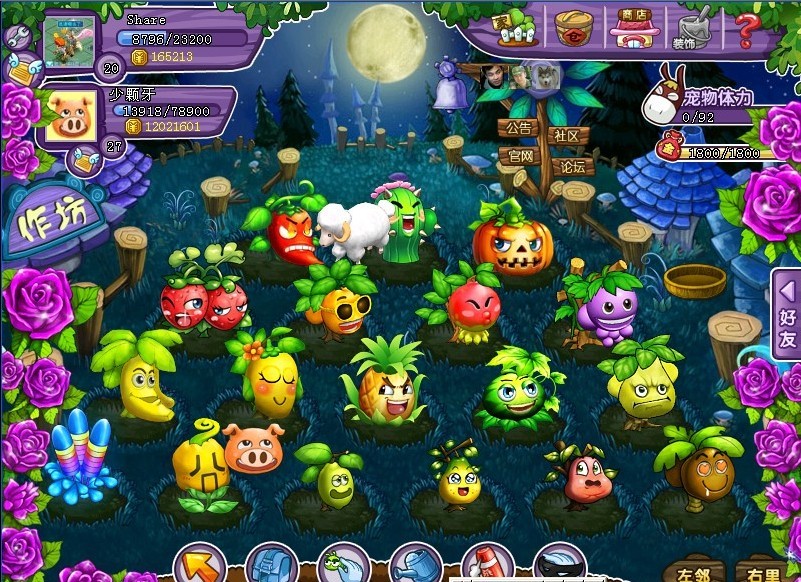
Task: Open the decoration (装饰) bucket icon
Action: [688, 29]
